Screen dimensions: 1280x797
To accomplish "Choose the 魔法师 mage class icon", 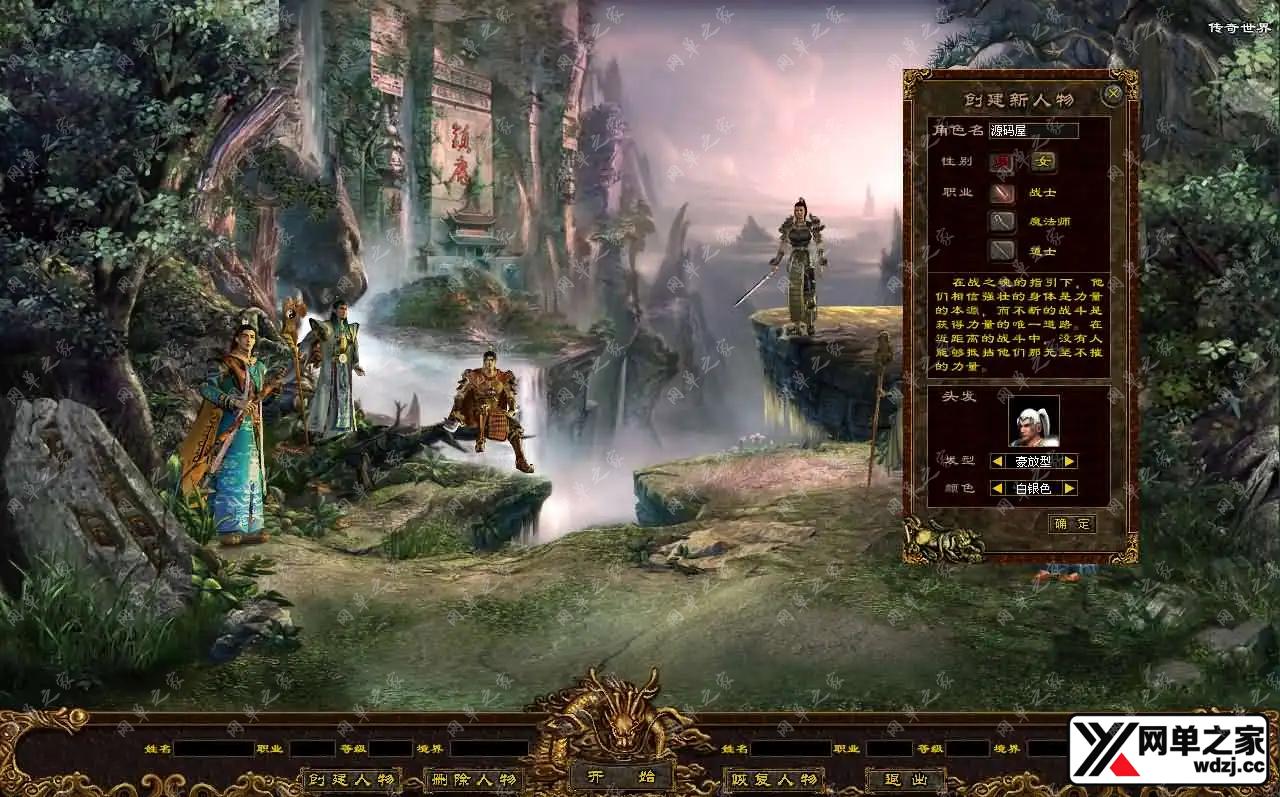I will click(1002, 221).
